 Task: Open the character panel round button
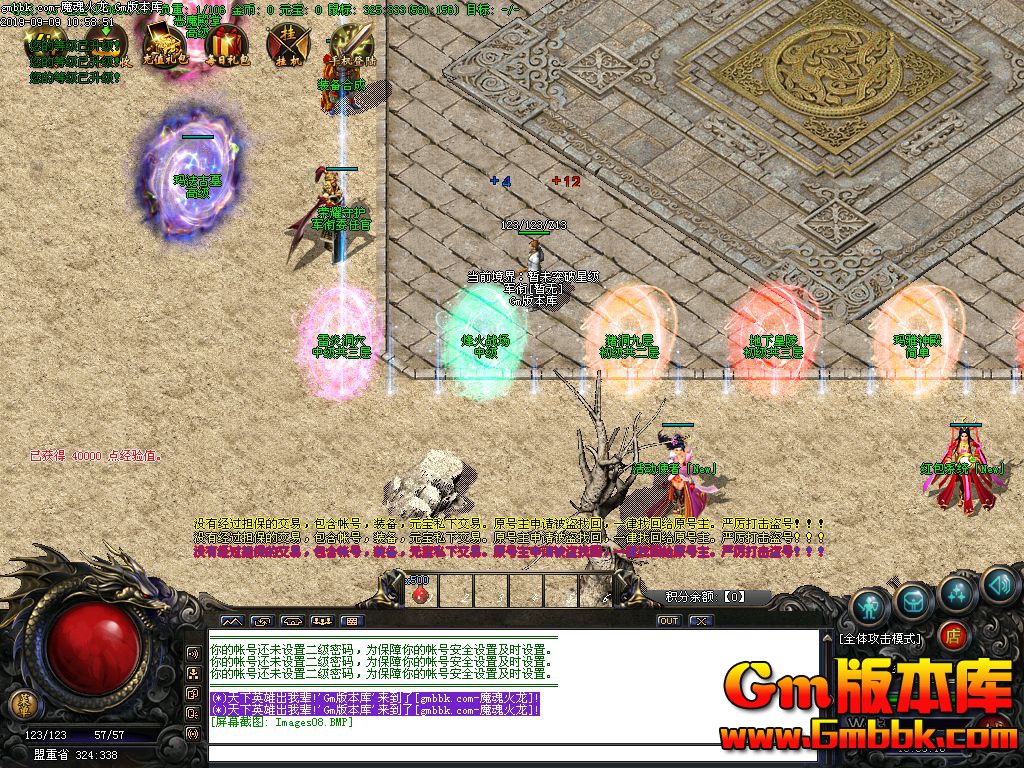pyautogui.click(x=870, y=606)
